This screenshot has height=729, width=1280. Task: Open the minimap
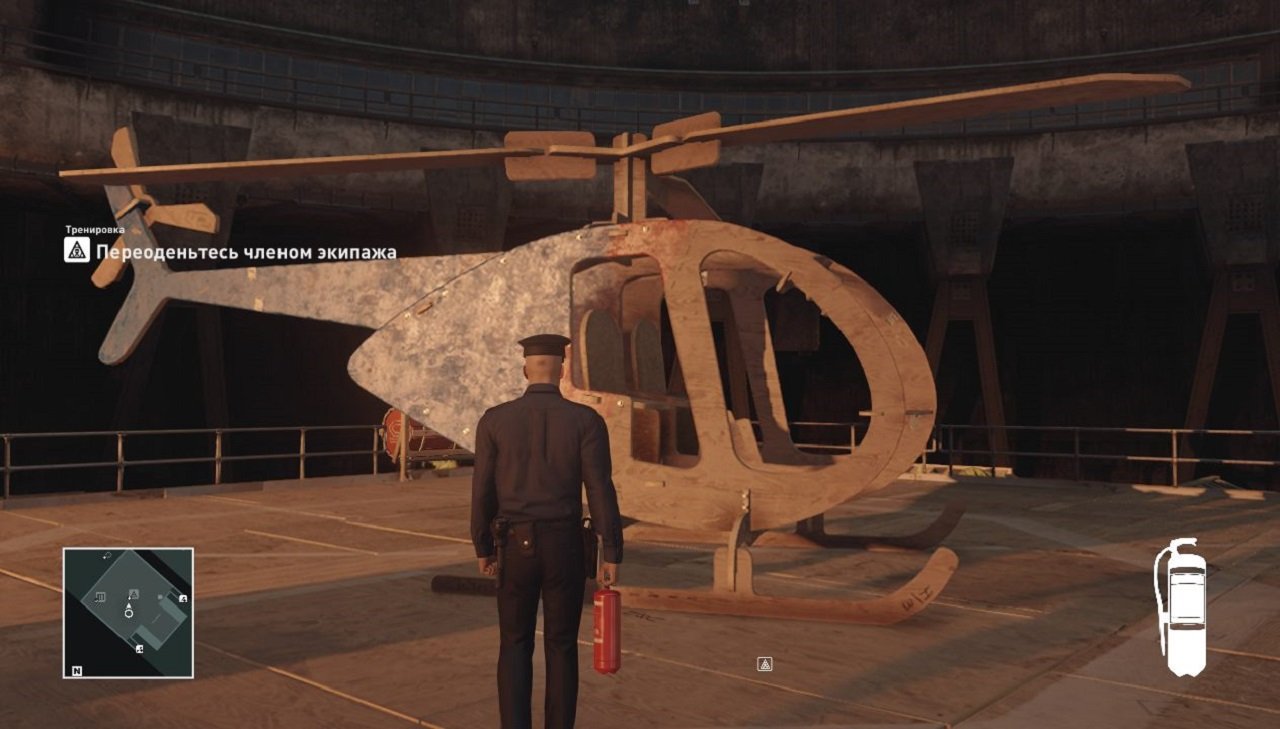coord(128,613)
